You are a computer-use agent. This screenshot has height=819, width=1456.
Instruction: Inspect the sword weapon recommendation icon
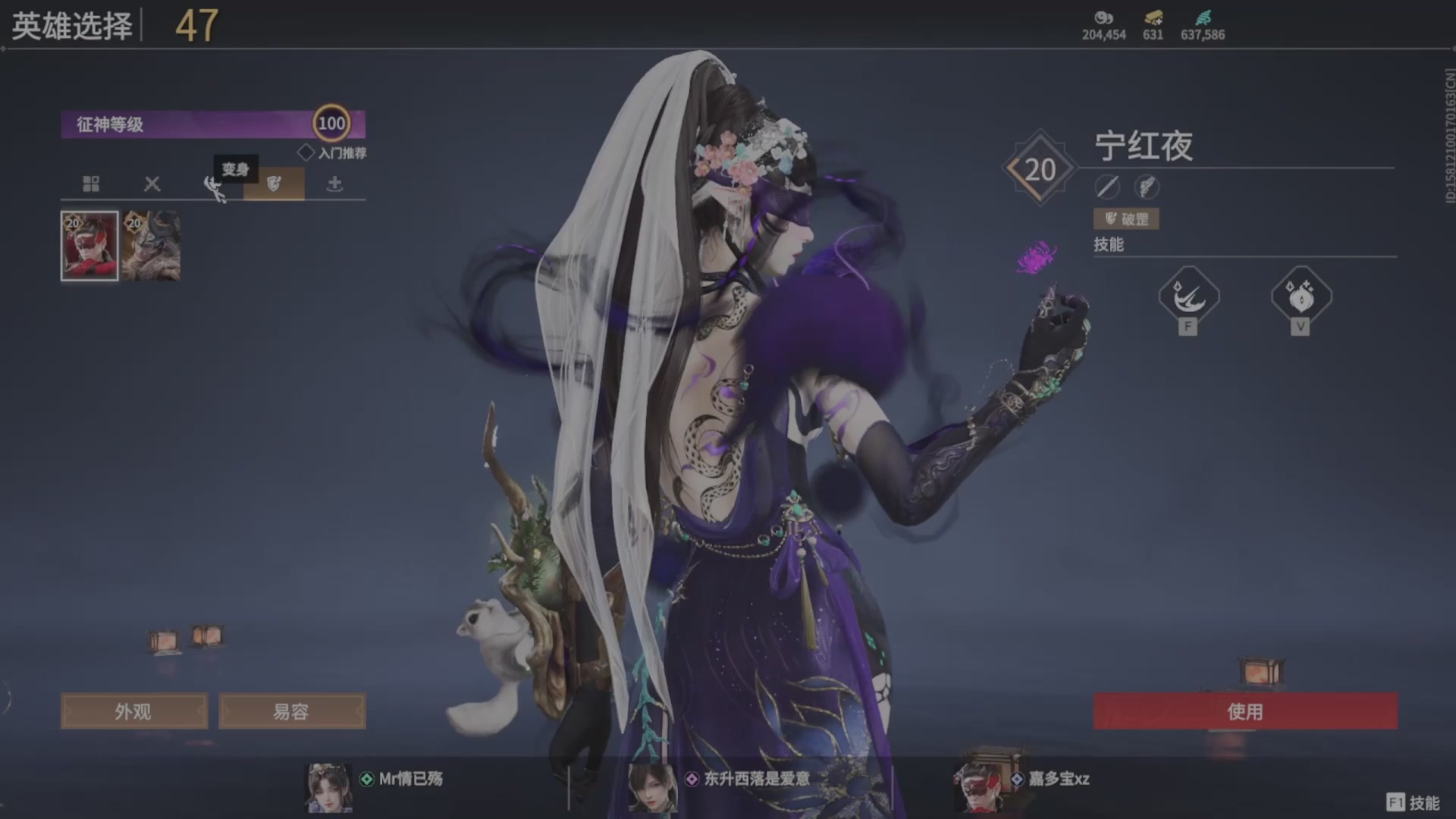tap(1107, 187)
